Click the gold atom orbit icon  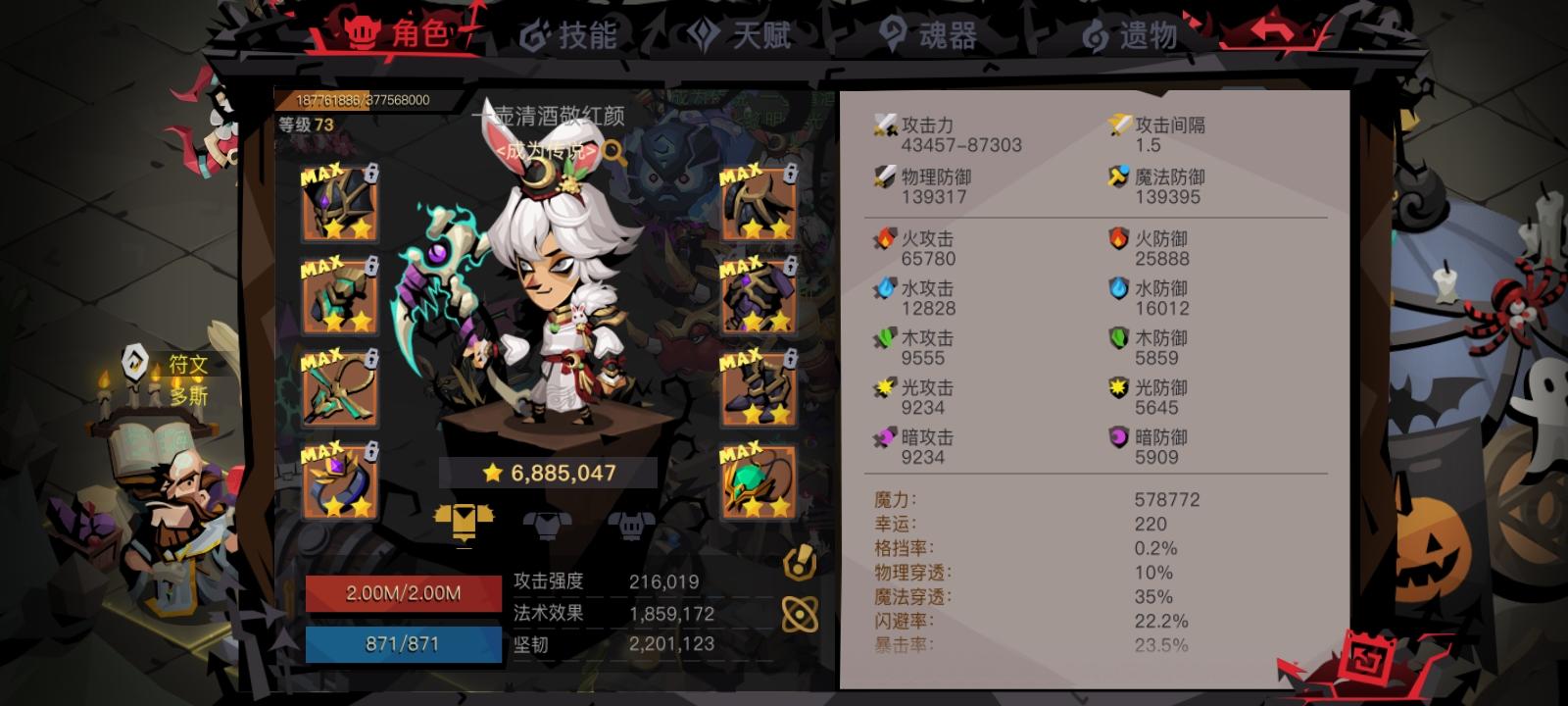click(x=798, y=616)
